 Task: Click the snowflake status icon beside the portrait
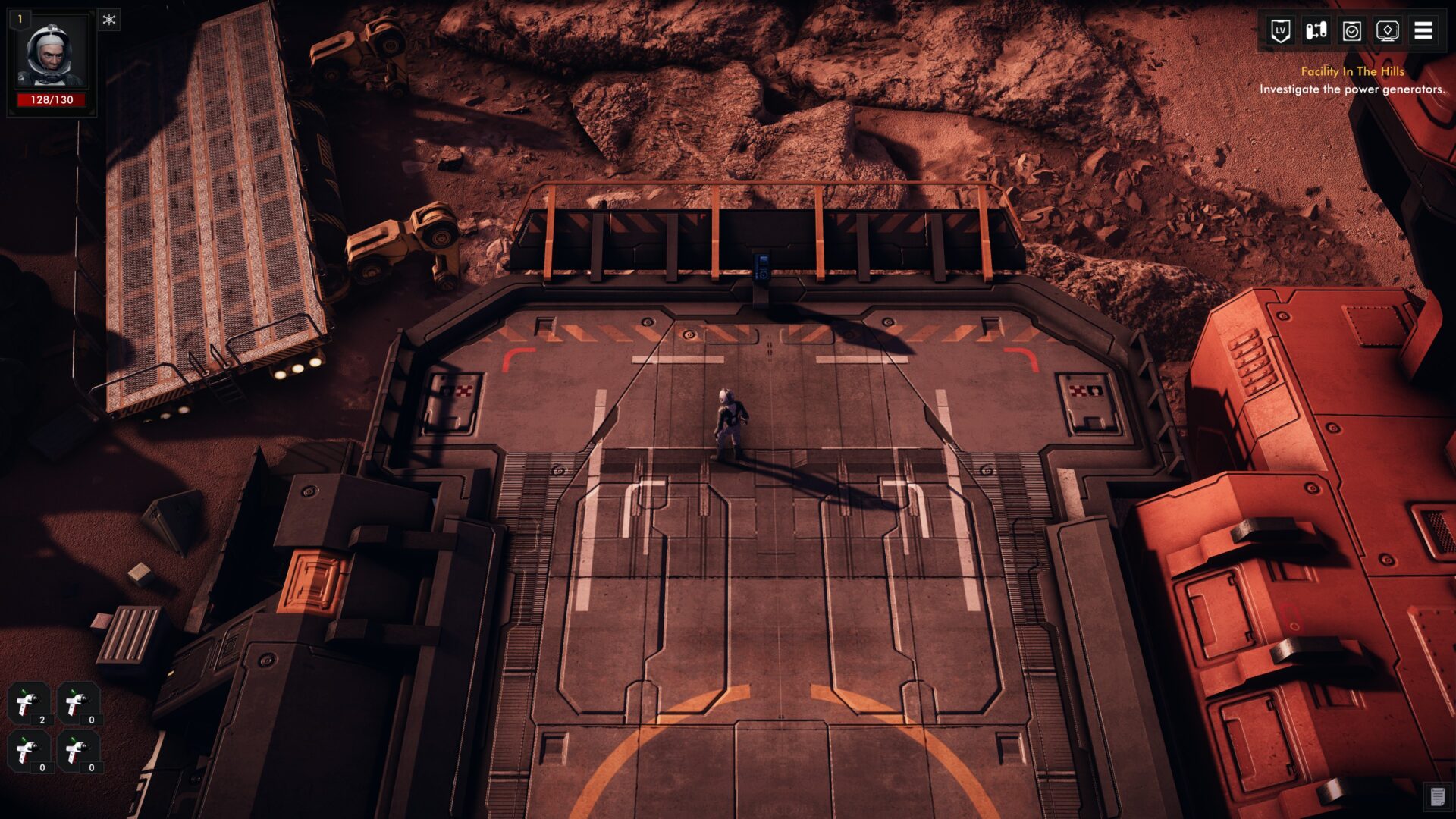point(109,20)
